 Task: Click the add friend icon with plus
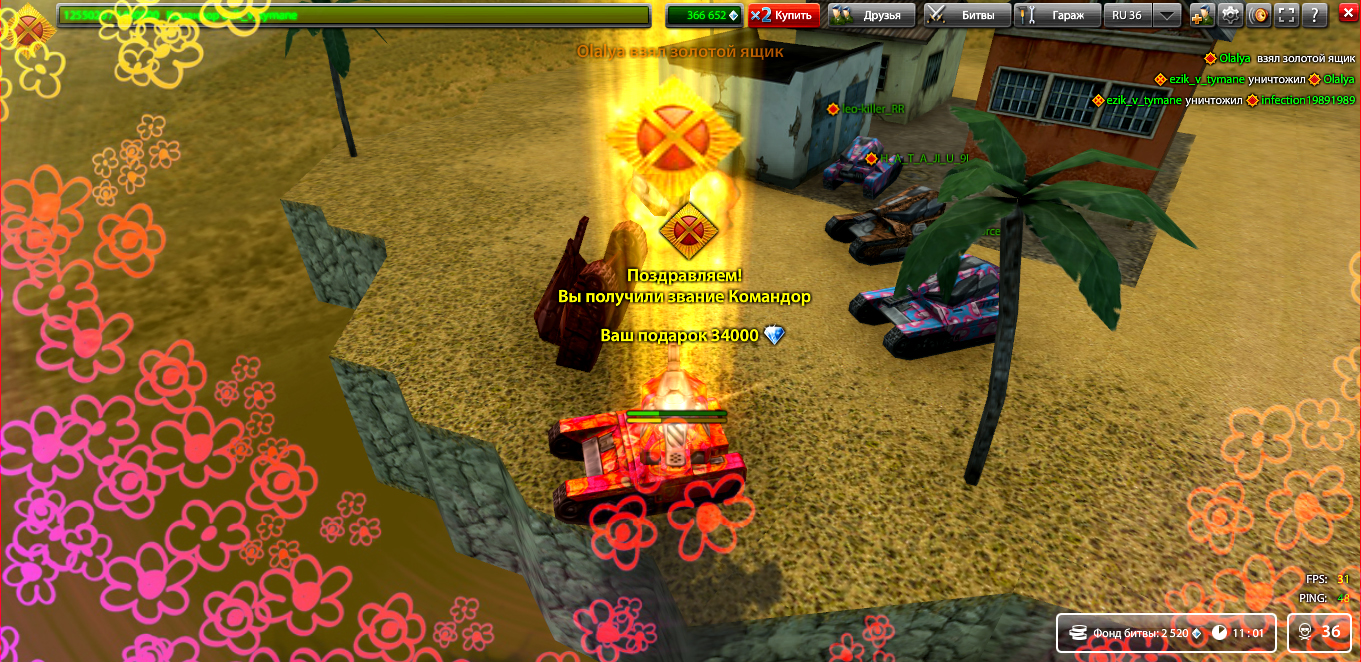1202,15
